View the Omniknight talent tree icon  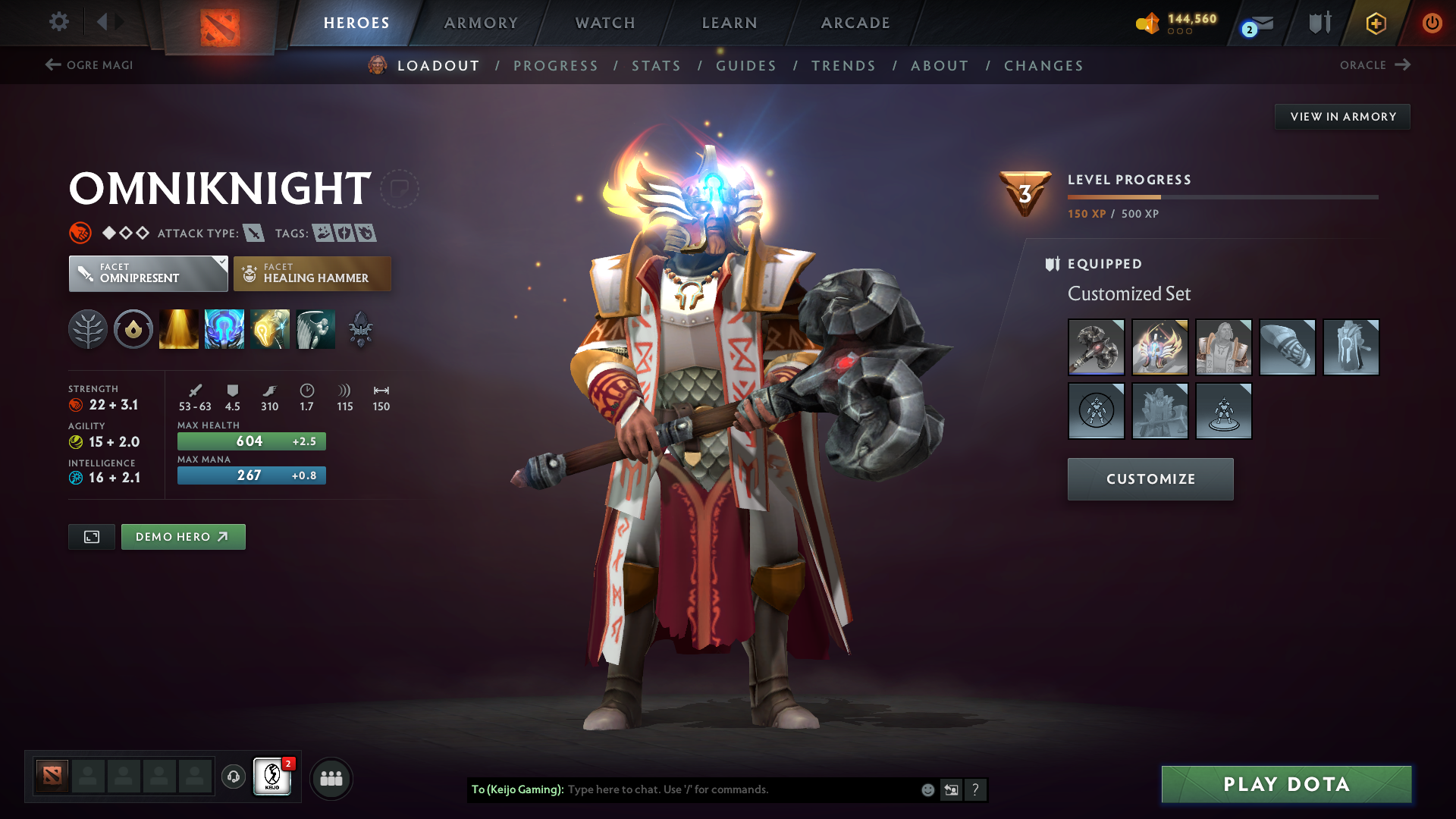coord(88,329)
